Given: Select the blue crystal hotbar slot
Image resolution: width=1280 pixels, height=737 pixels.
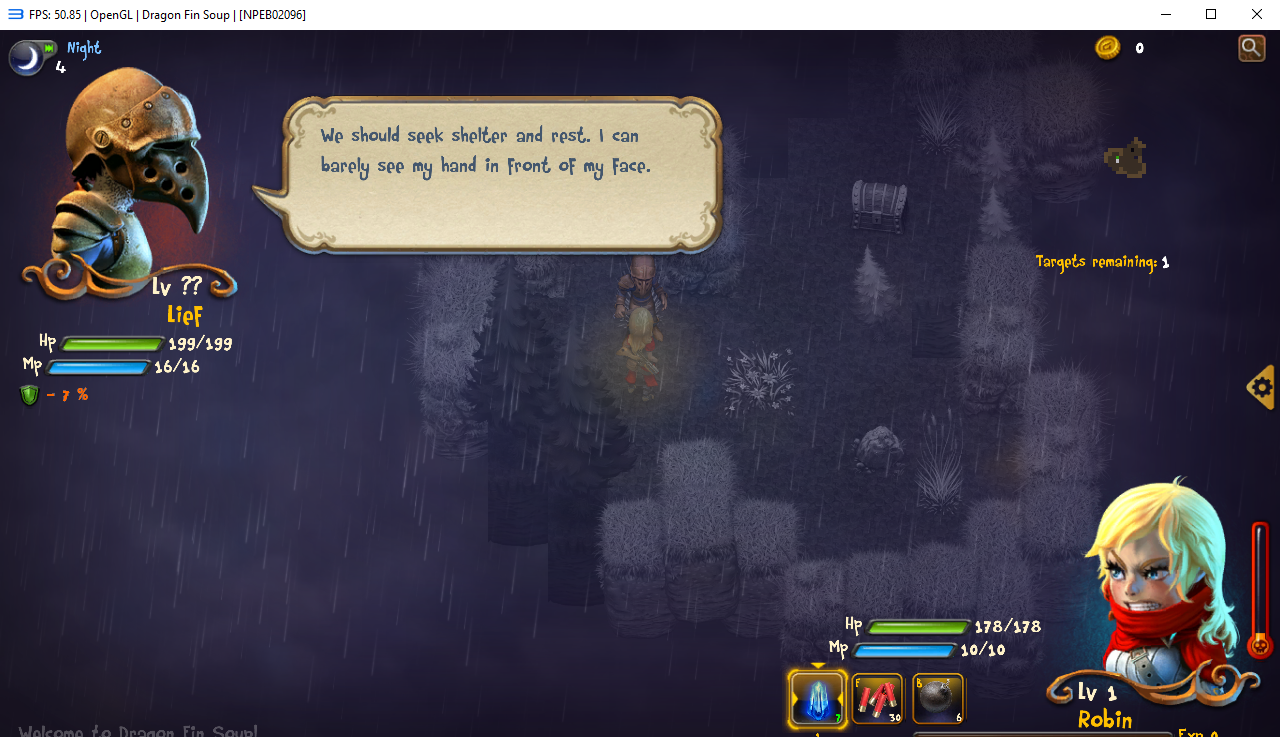Looking at the screenshot, I should 817,697.
